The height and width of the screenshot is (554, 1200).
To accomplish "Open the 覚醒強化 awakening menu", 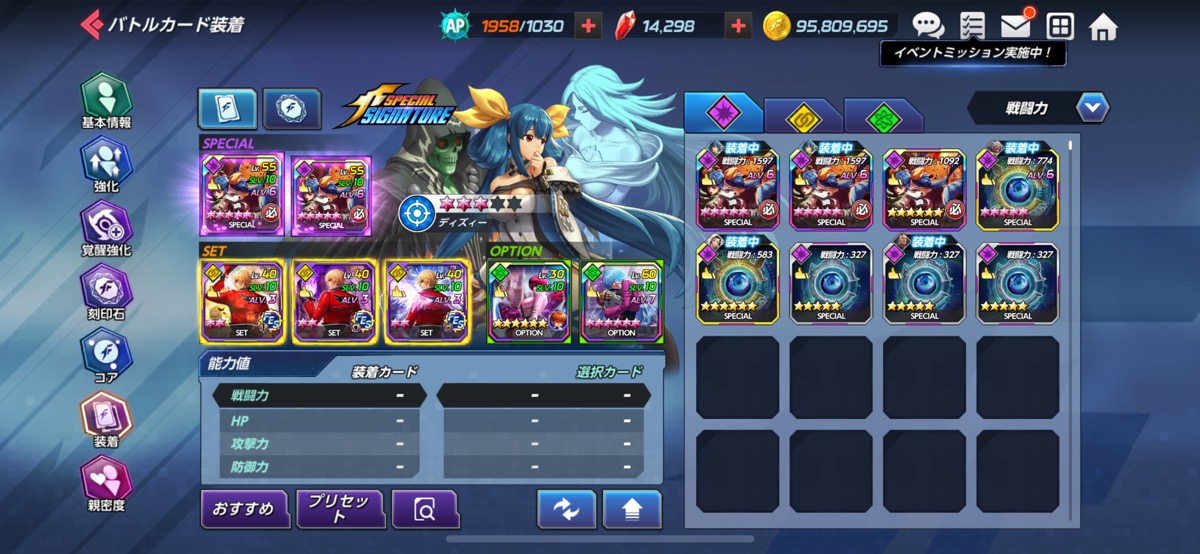I will pos(106,228).
